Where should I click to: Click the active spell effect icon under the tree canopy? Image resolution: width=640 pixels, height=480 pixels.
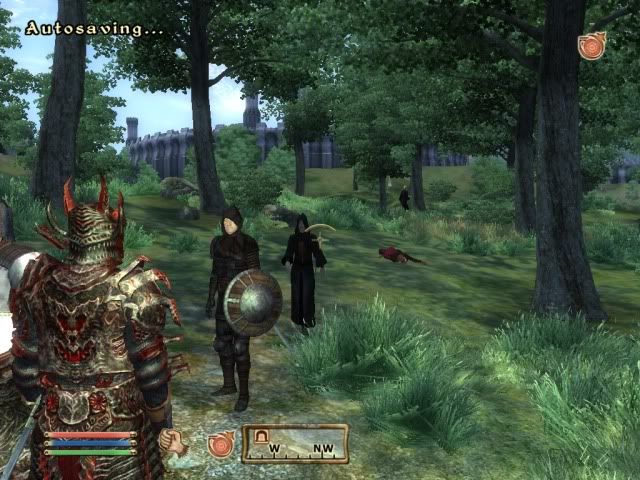point(591,46)
